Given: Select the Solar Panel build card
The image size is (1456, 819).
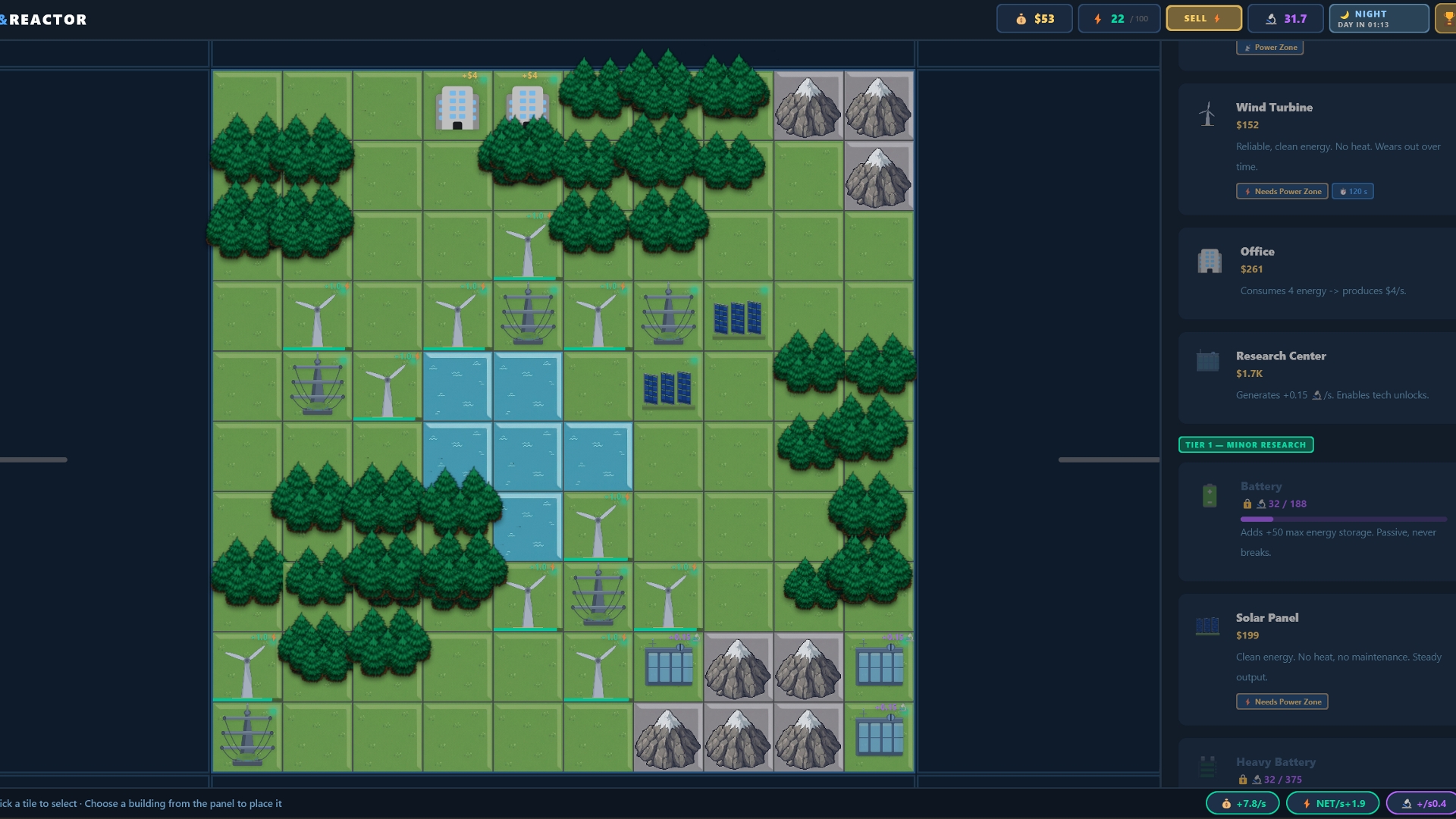Looking at the screenshot, I should coord(1316,659).
